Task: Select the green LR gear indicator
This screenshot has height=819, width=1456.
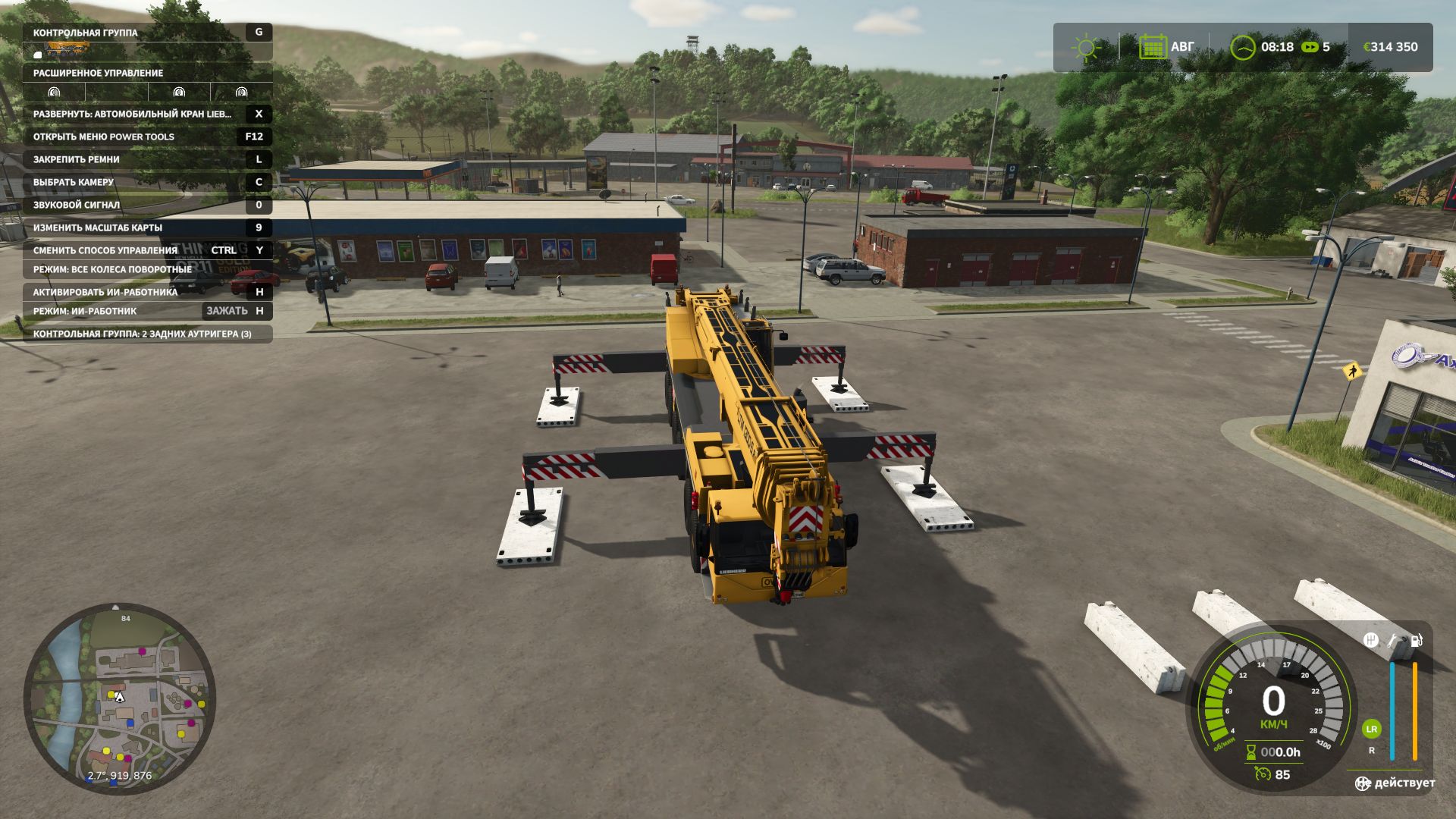Action: coord(1371,730)
